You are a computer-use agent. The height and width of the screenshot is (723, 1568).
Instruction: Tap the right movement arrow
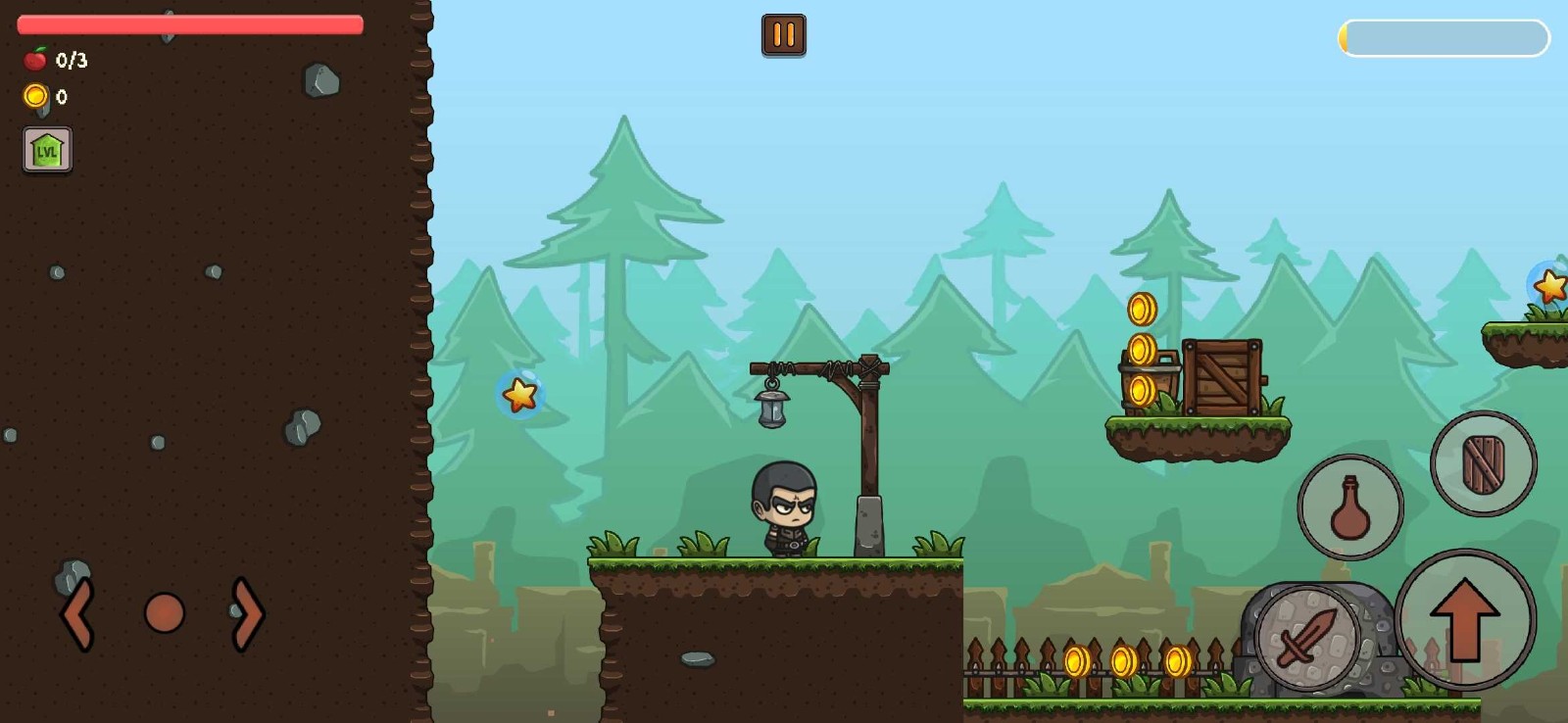pyautogui.click(x=247, y=614)
